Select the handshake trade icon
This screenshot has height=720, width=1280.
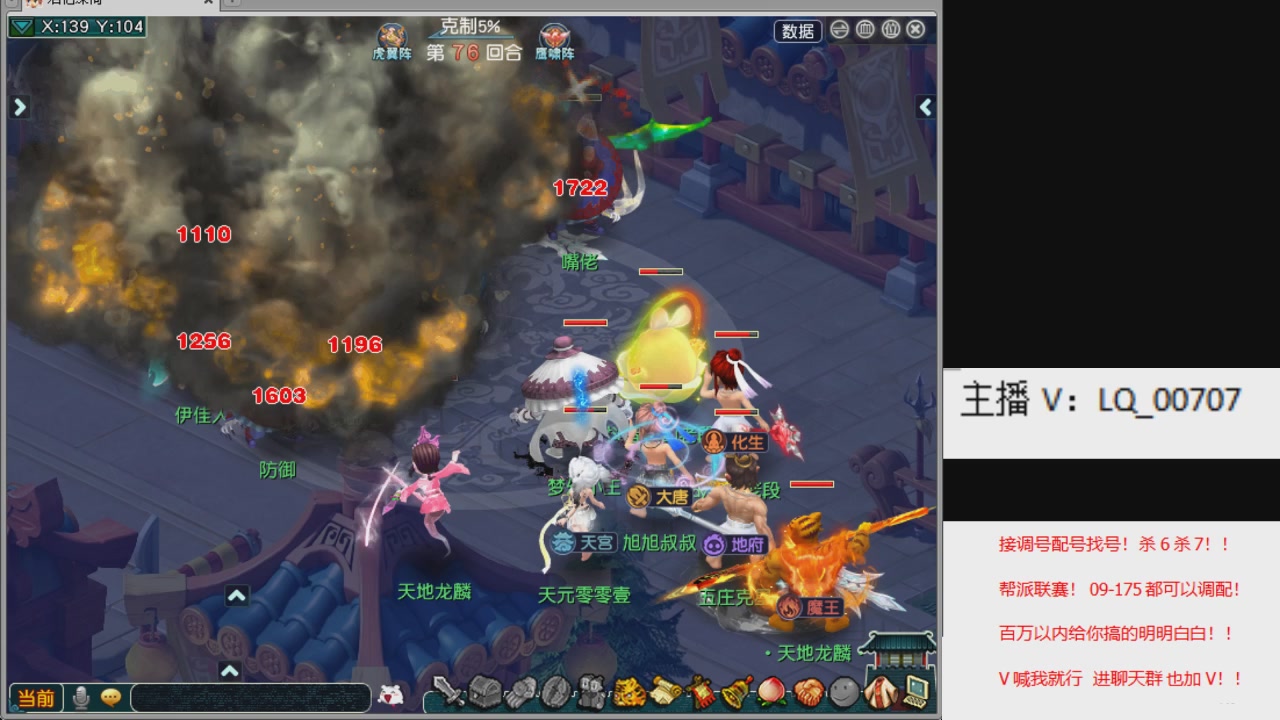[x=808, y=693]
